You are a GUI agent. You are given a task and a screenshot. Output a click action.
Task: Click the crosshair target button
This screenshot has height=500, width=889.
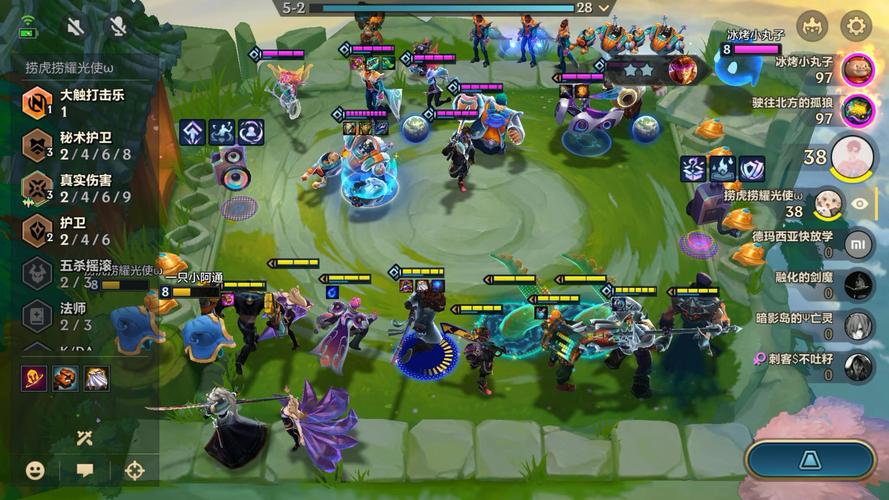pos(134,470)
